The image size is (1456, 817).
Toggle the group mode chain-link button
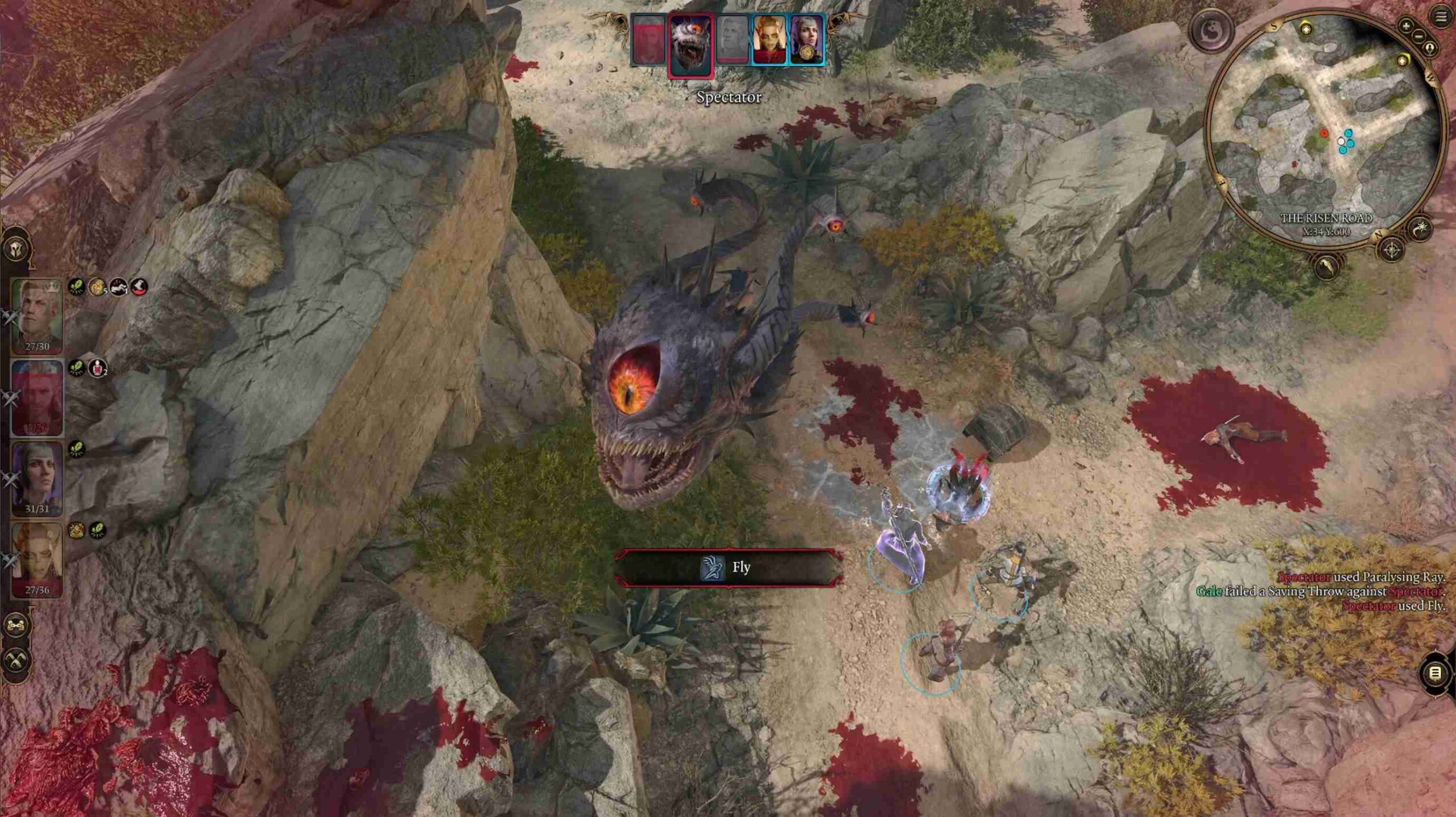point(16,626)
